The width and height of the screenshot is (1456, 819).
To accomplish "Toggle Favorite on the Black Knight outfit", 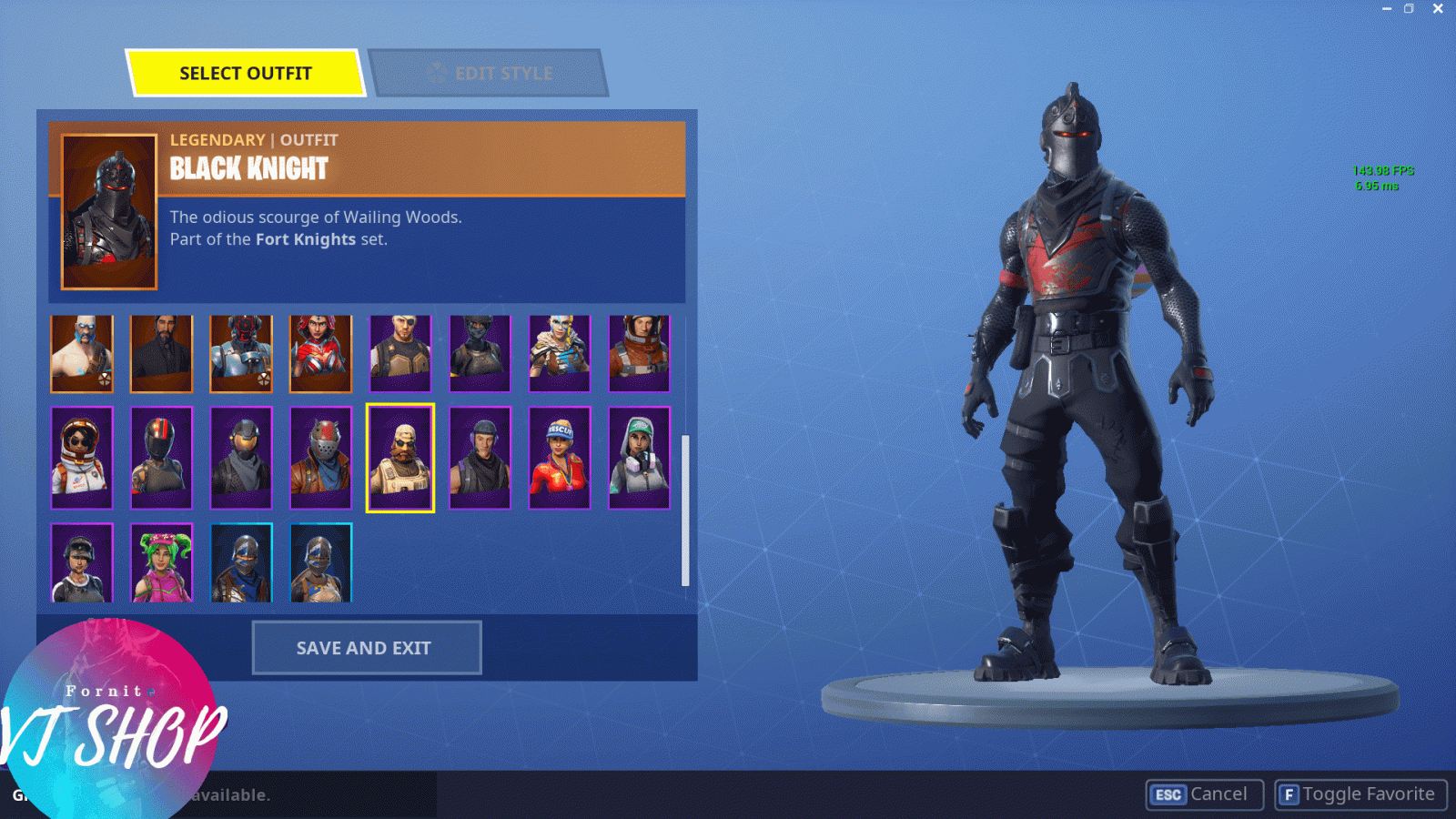I will pyautogui.click(x=1360, y=794).
